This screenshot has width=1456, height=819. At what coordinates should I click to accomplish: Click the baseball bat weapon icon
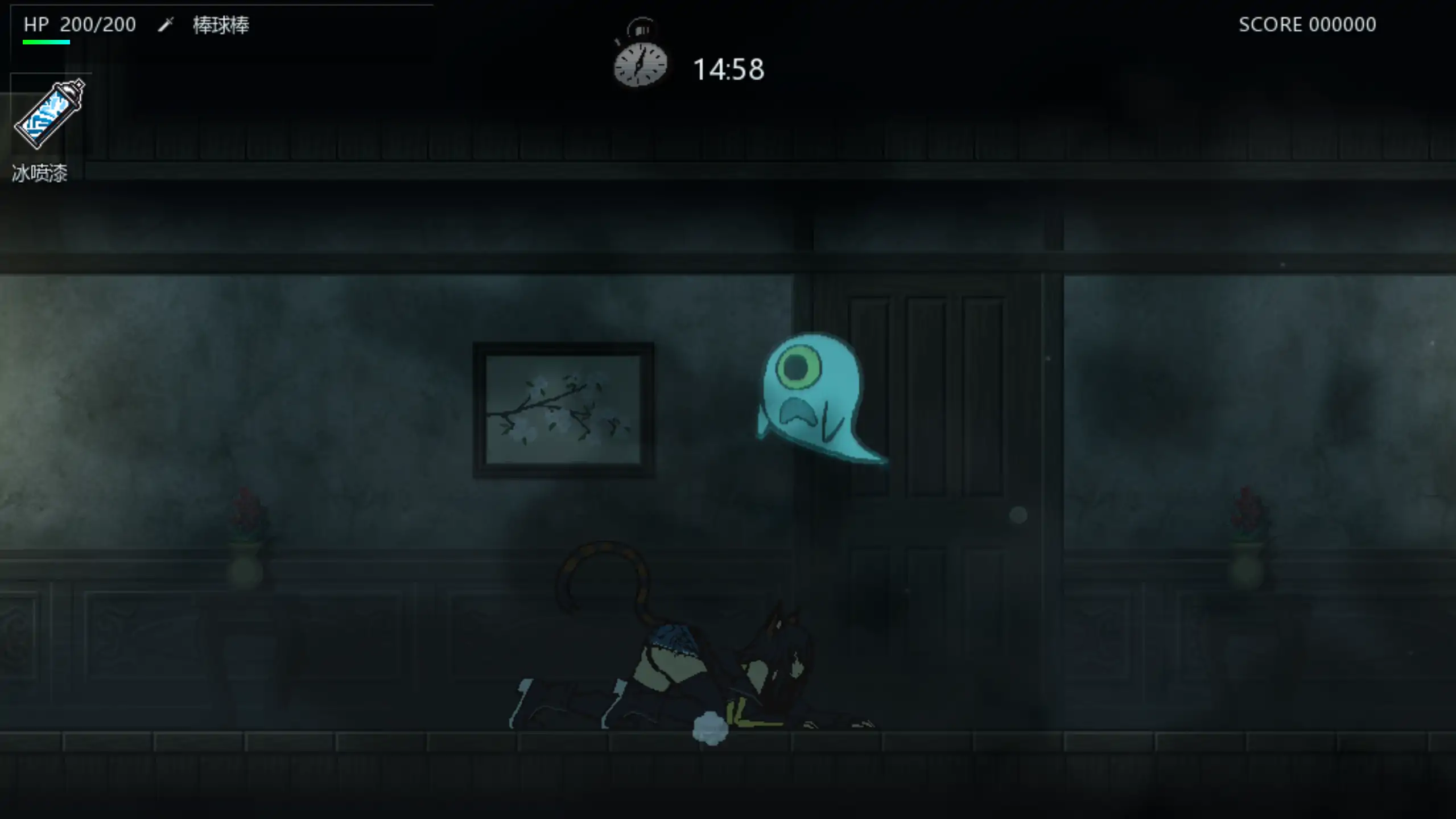tap(167, 24)
